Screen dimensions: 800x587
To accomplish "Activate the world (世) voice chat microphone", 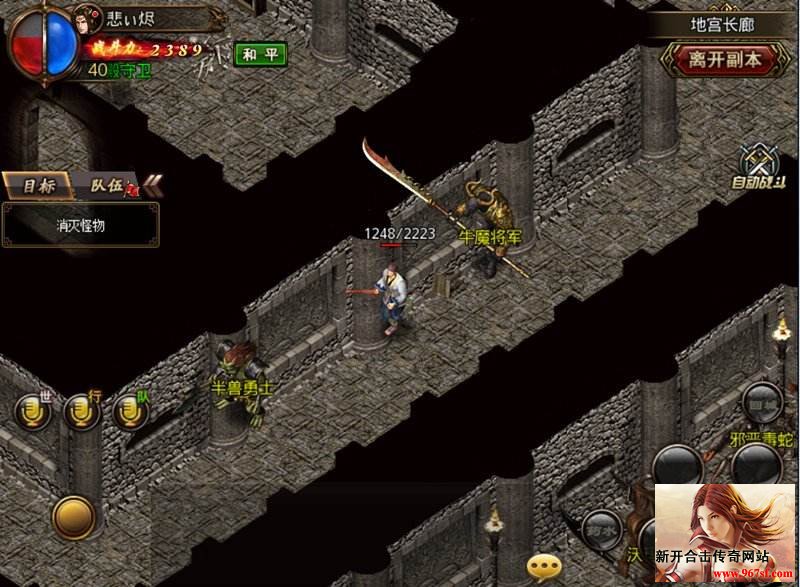I will (x=33, y=411).
